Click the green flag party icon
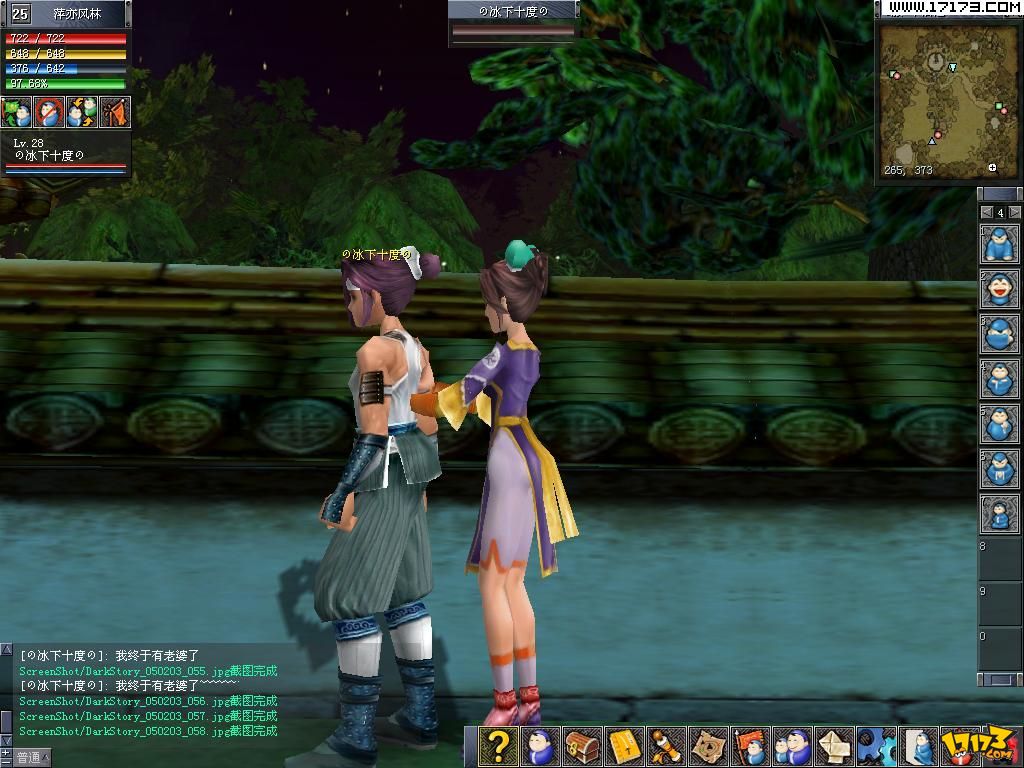1024x768 pixels. tap(17, 112)
